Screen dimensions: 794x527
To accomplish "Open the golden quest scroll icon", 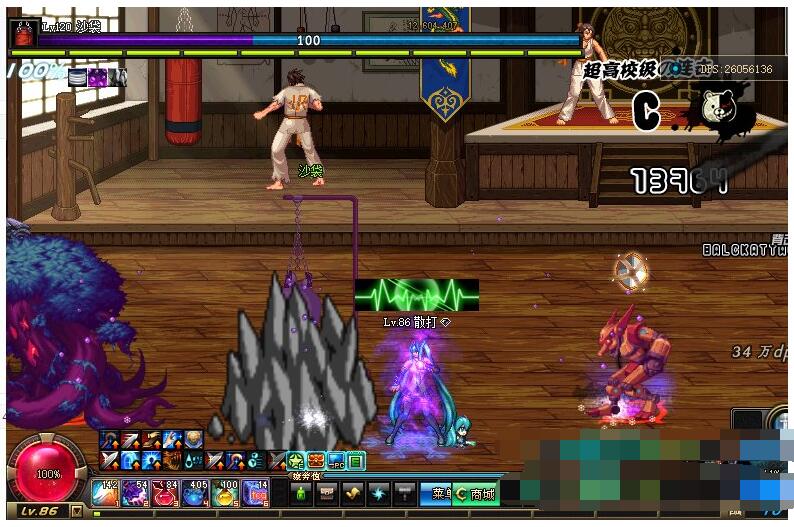I will point(352,493).
